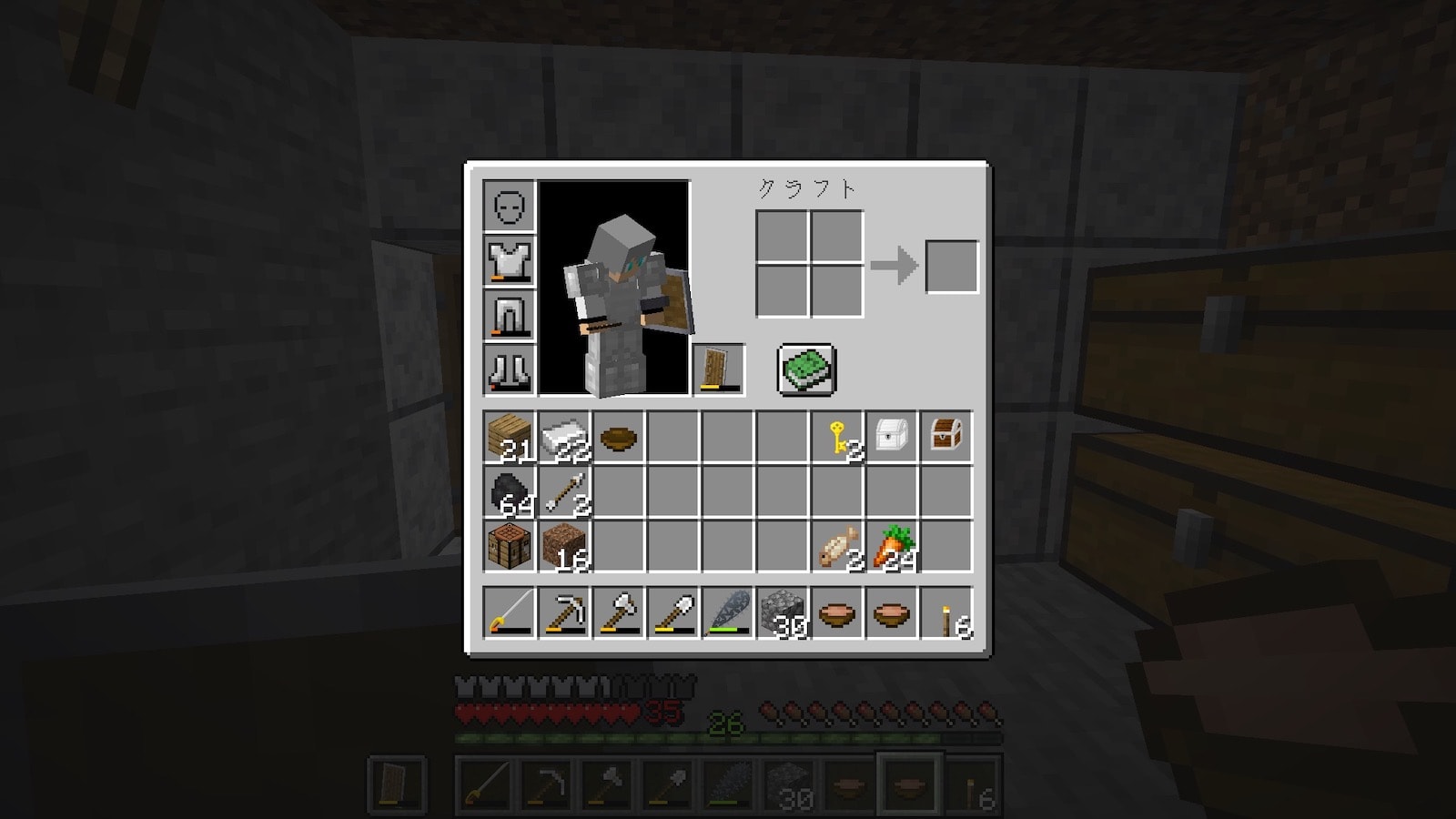Open the green recipe book

[x=806, y=369]
